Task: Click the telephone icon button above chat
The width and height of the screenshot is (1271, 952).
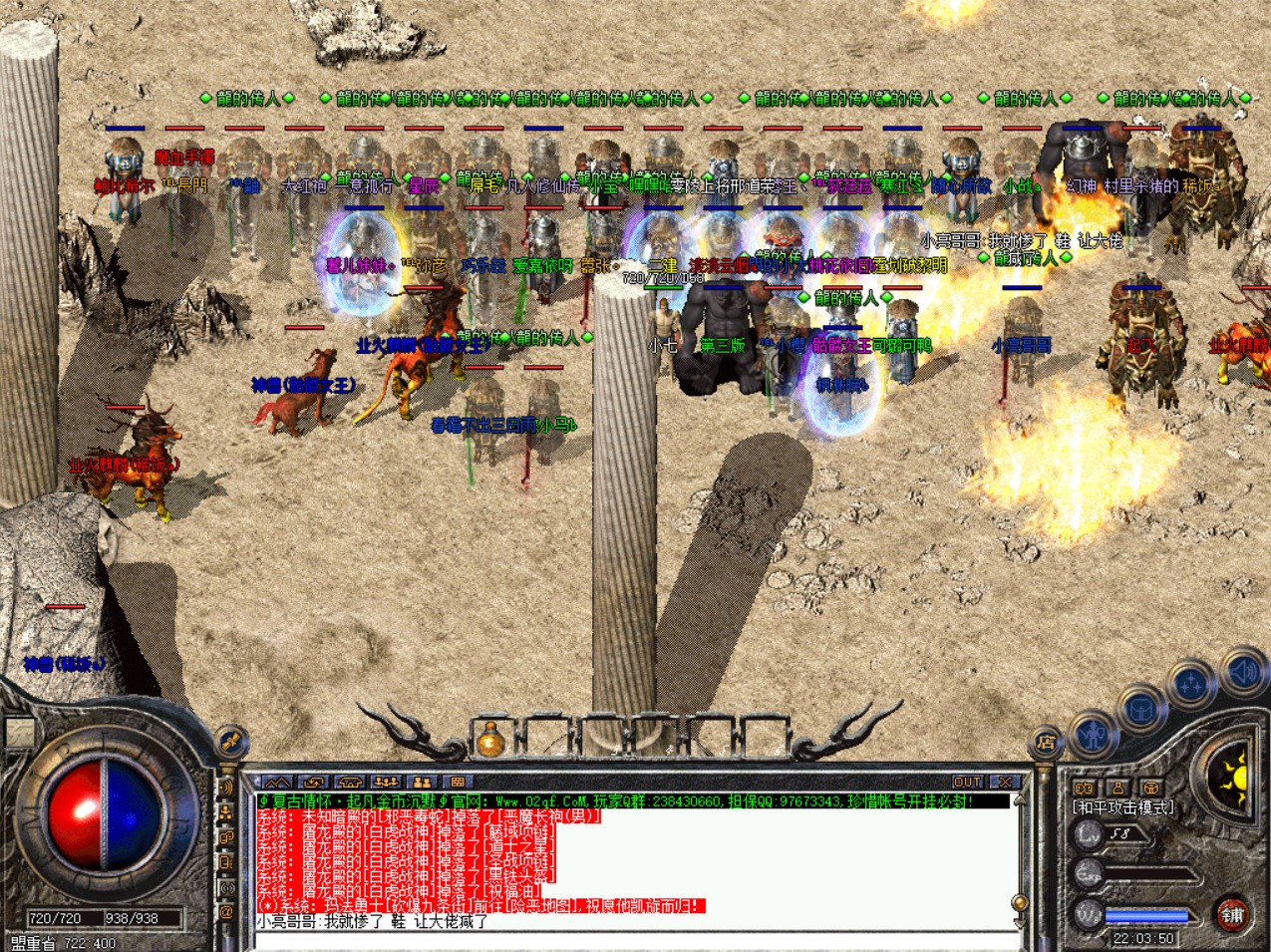Action: [x=350, y=783]
